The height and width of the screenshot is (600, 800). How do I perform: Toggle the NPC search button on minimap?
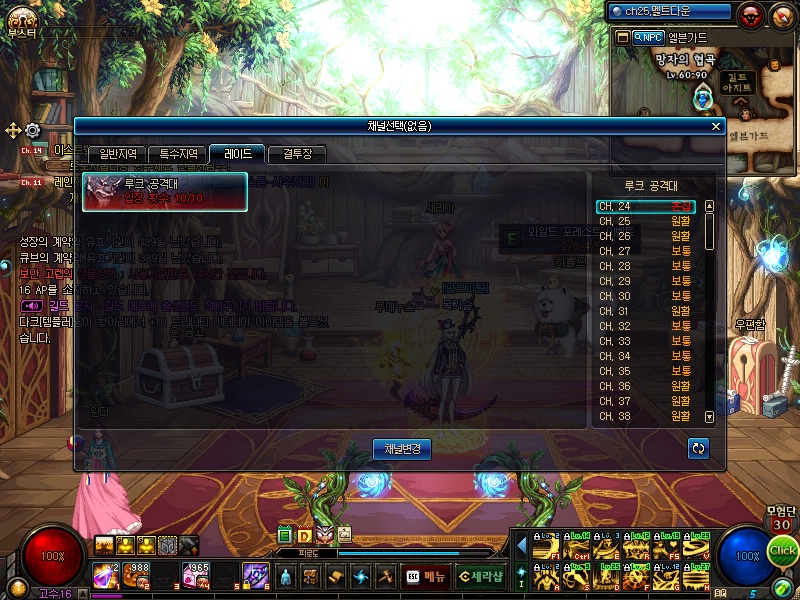[647, 37]
